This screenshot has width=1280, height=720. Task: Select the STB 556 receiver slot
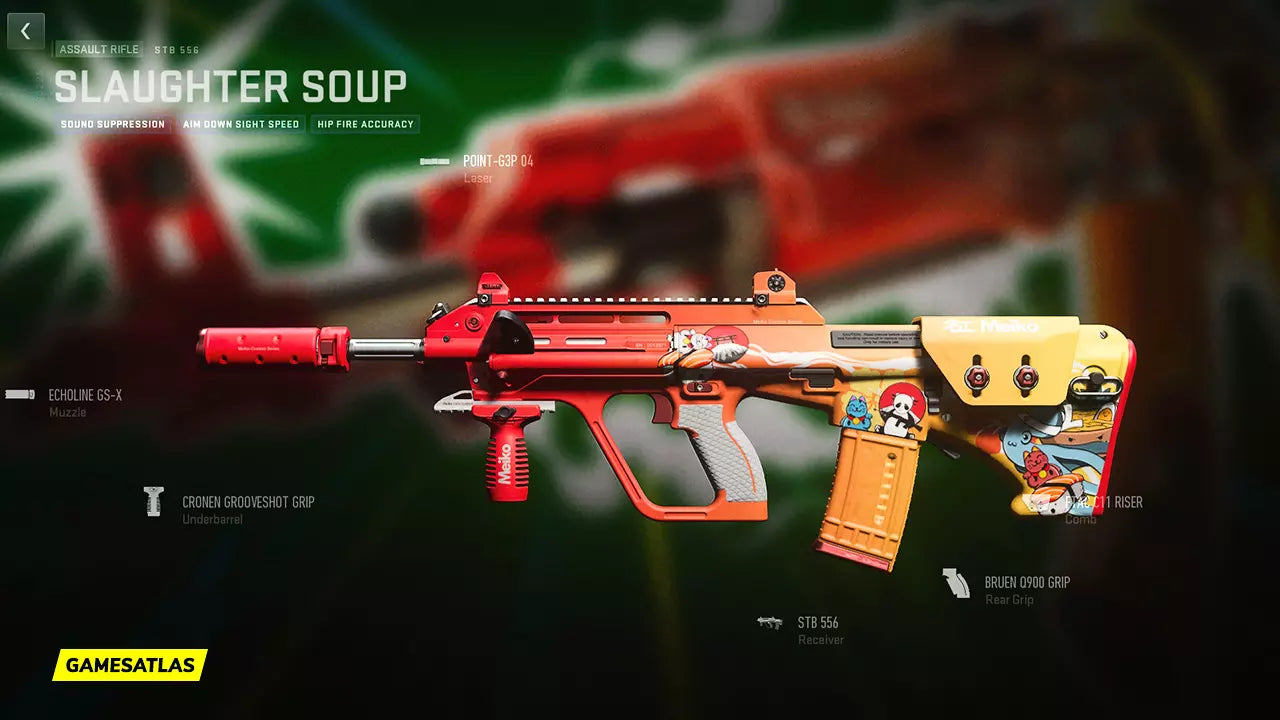[x=817, y=623]
